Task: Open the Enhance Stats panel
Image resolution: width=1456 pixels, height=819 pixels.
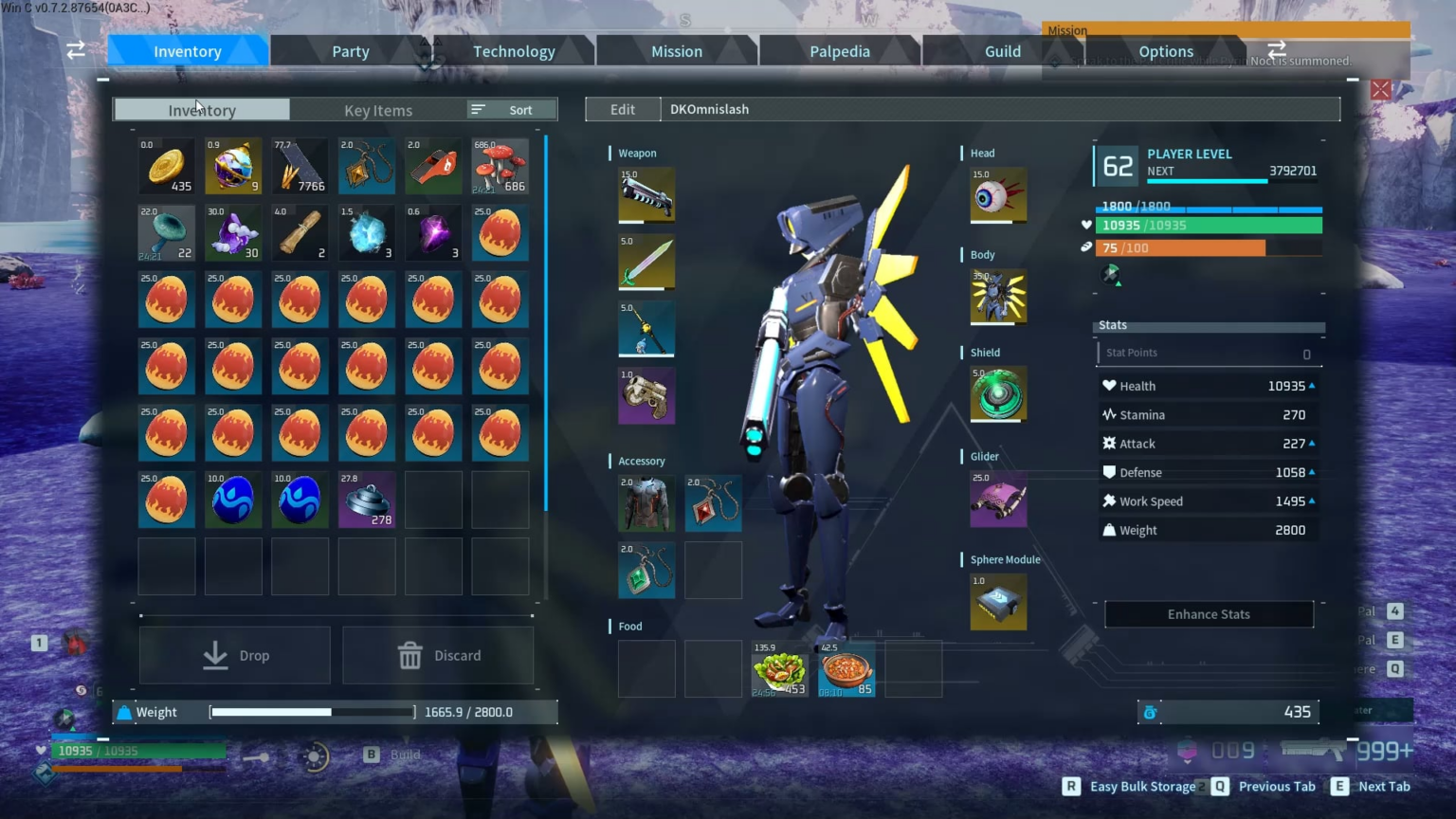Action: (1209, 614)
